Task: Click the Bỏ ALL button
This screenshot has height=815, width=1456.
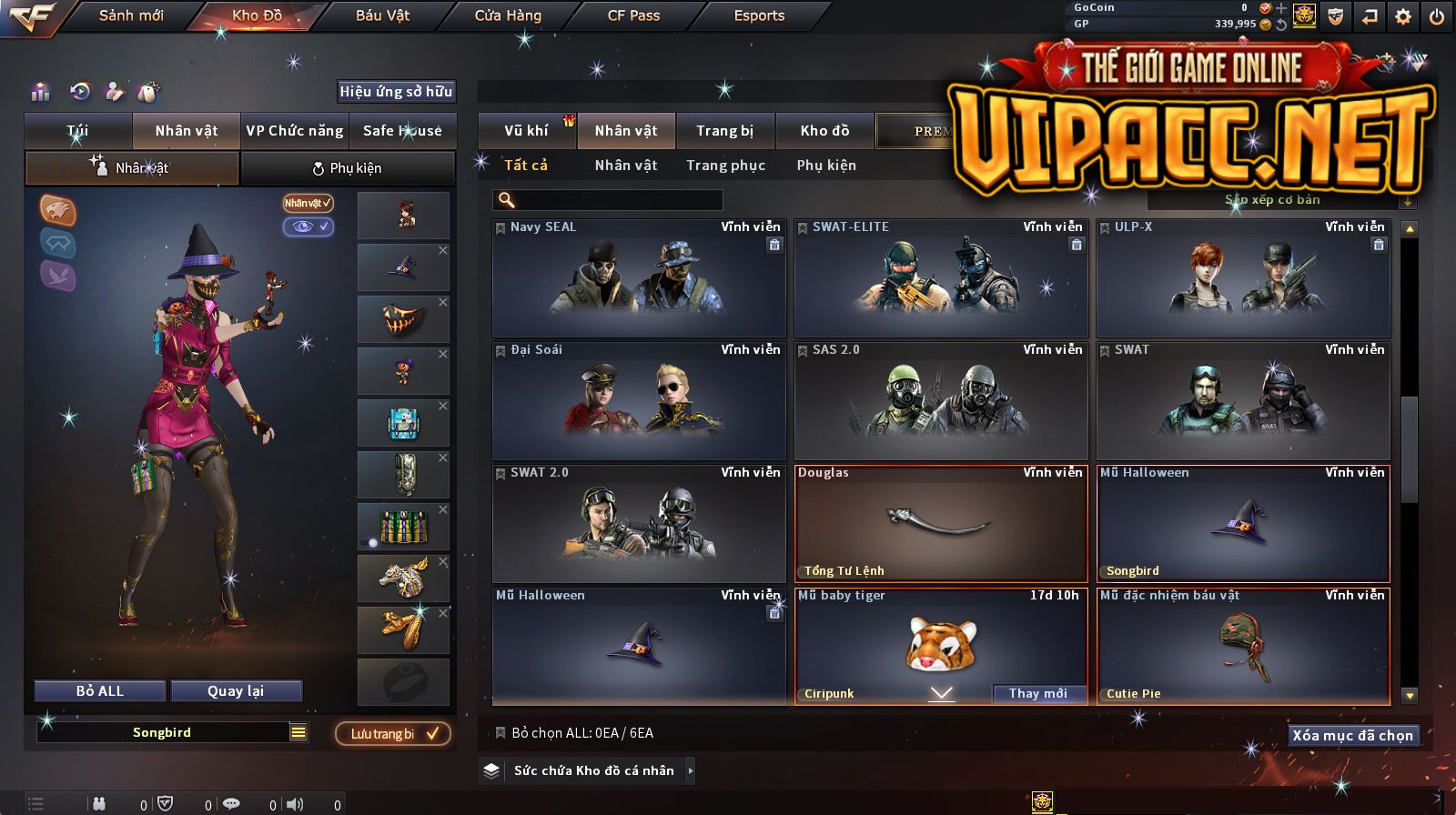Action: tap(100, 691)
